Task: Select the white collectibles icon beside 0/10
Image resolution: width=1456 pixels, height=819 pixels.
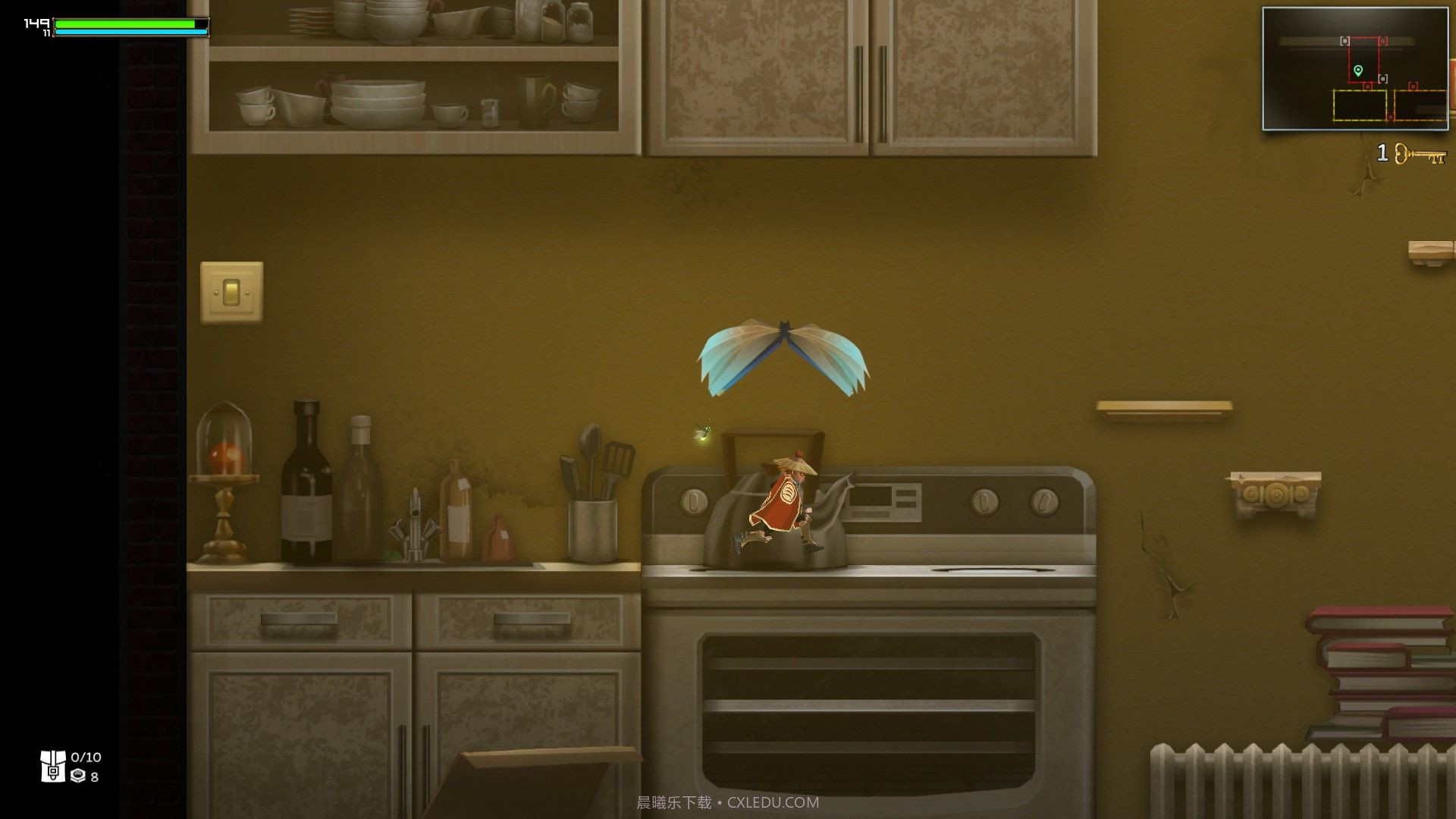Action: [53, 766]
